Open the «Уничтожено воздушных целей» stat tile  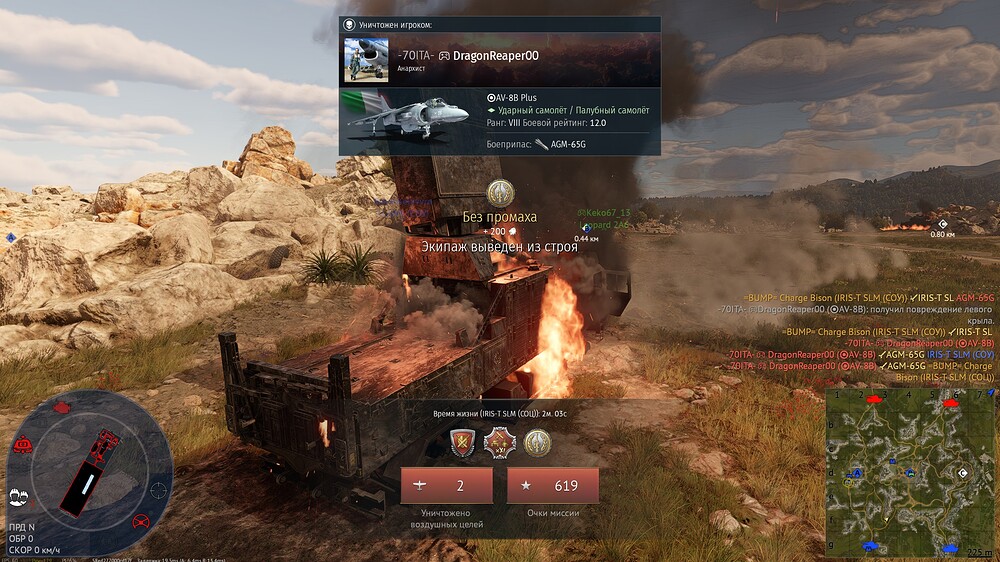coord(447,486)
